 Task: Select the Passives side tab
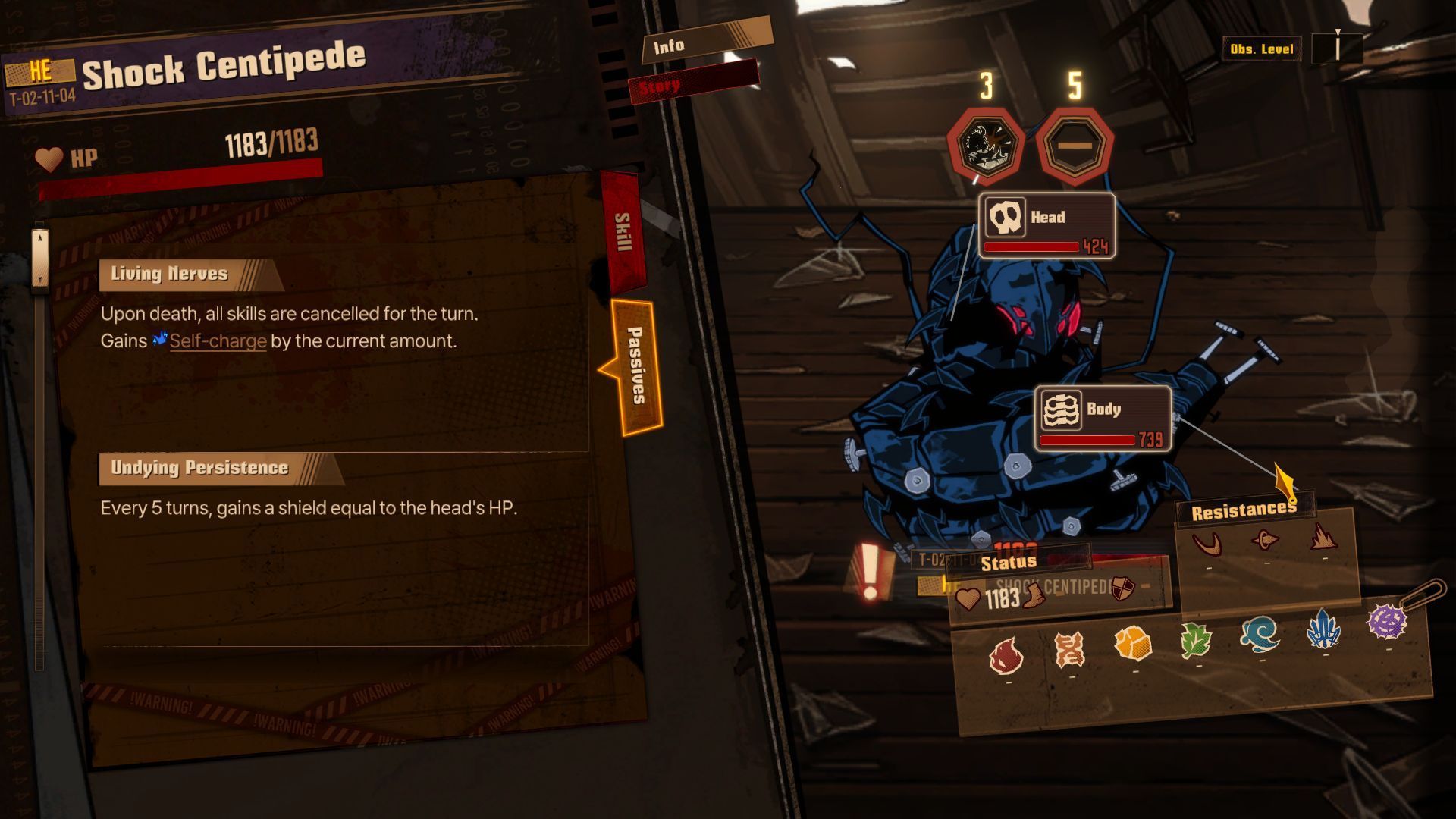635,366
